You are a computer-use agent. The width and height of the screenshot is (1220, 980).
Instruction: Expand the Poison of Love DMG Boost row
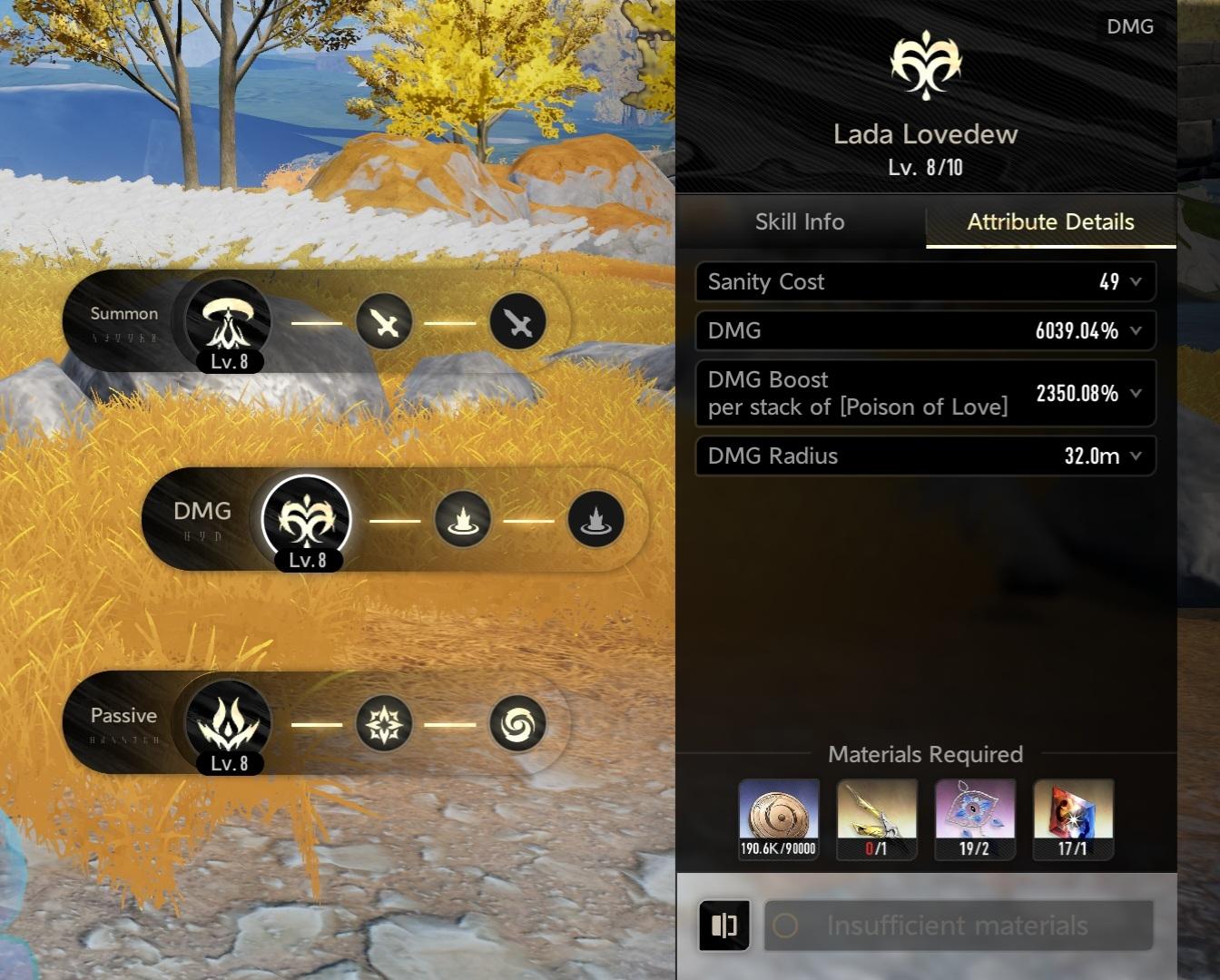tap(1136, 394)
